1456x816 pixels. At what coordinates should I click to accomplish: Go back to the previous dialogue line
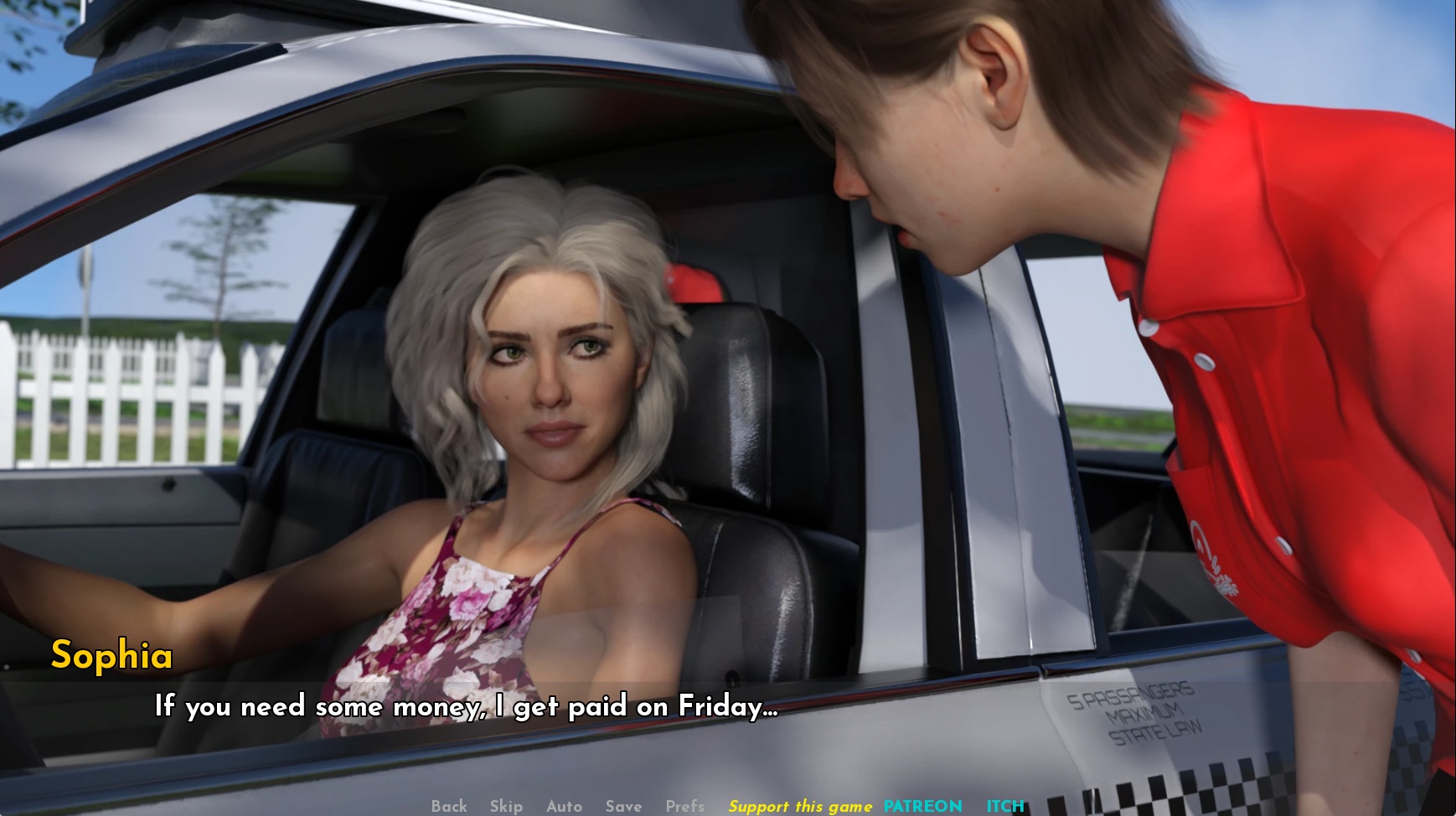pos(449,806)
